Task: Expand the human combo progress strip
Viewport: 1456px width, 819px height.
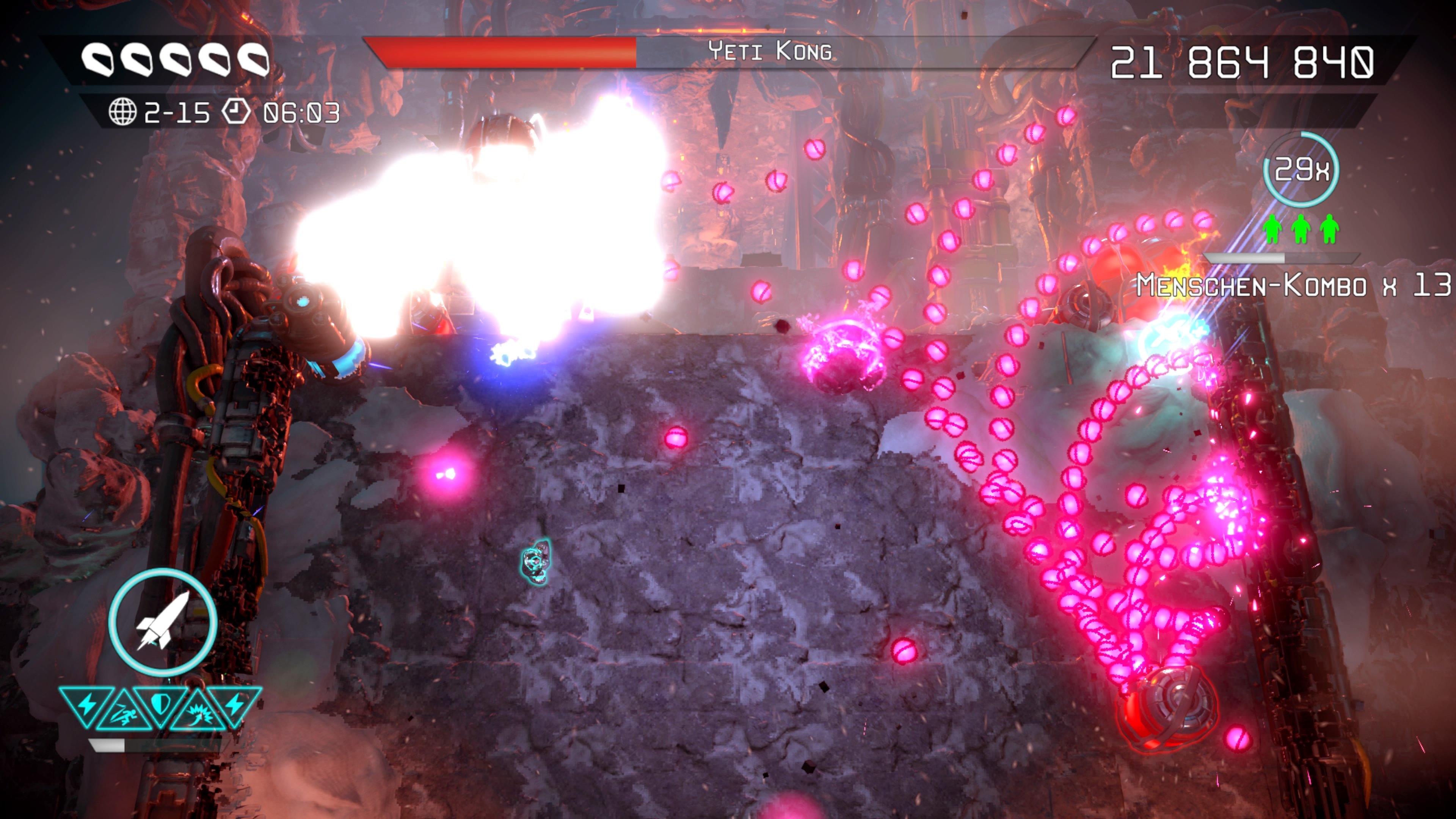Action: click(1283, 259)
